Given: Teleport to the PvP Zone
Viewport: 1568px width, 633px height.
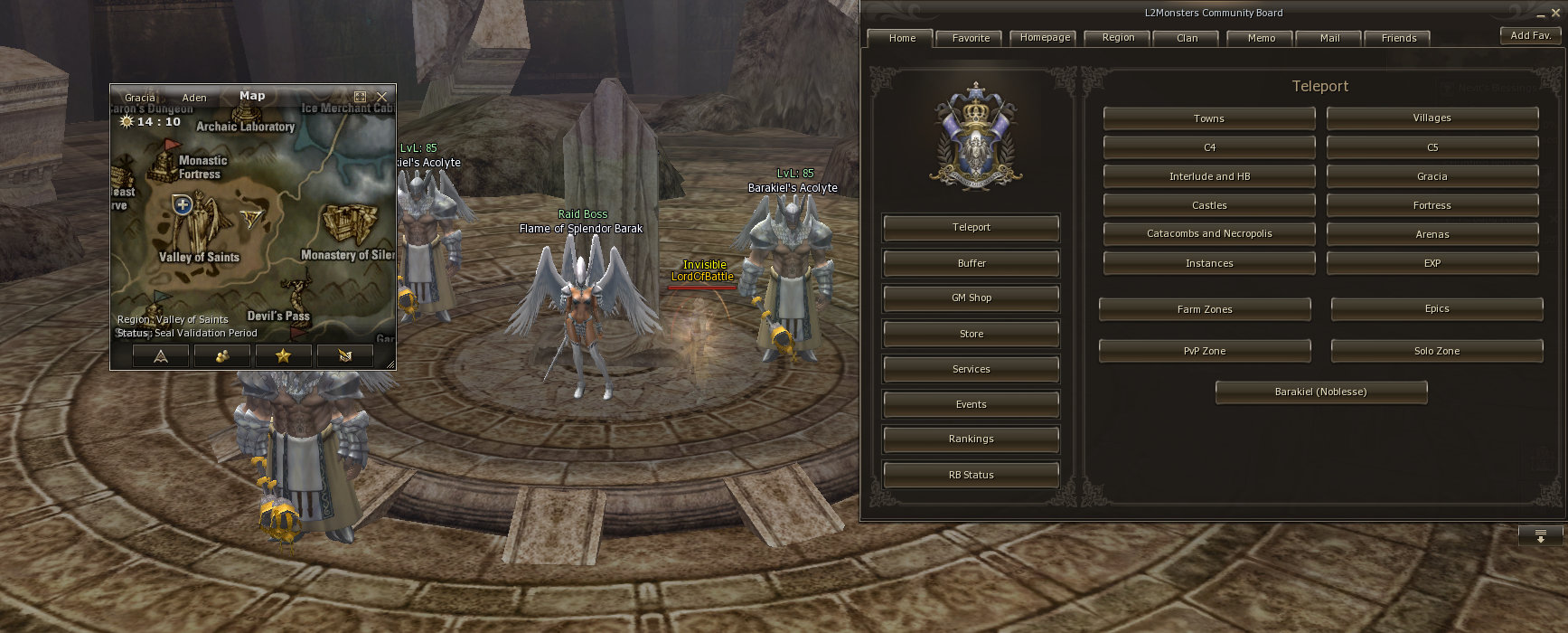Looking at the screenshot, I should pyautogui.click(x=1204, y=351).
